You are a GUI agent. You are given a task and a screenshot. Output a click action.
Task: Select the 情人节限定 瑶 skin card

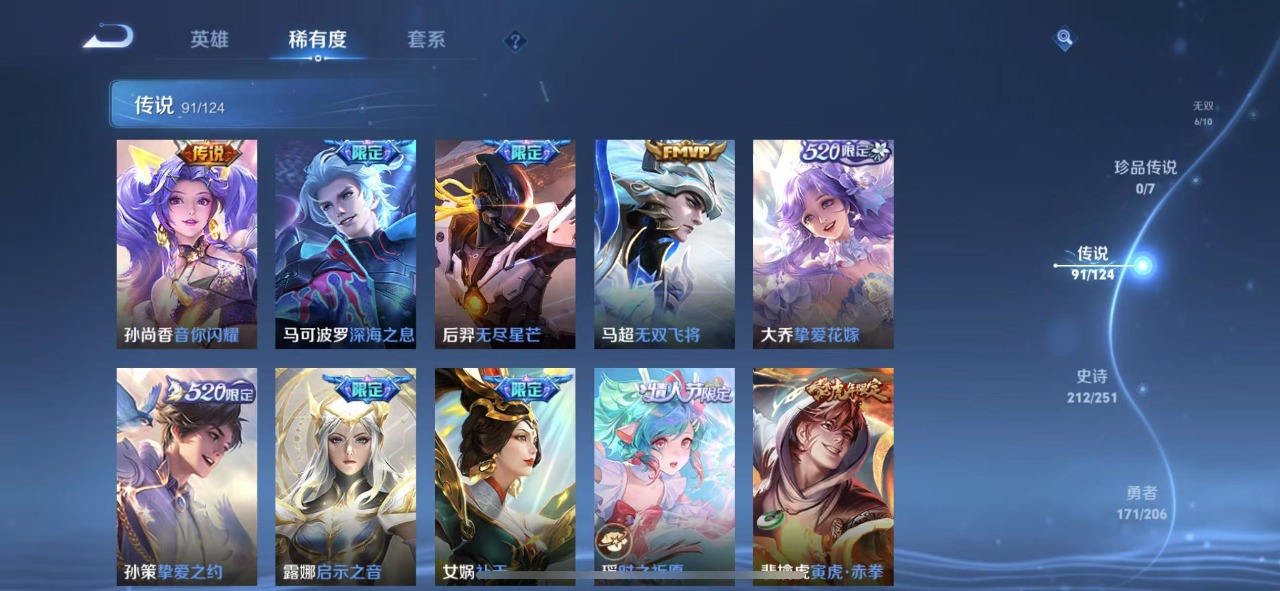pos(665,475)
